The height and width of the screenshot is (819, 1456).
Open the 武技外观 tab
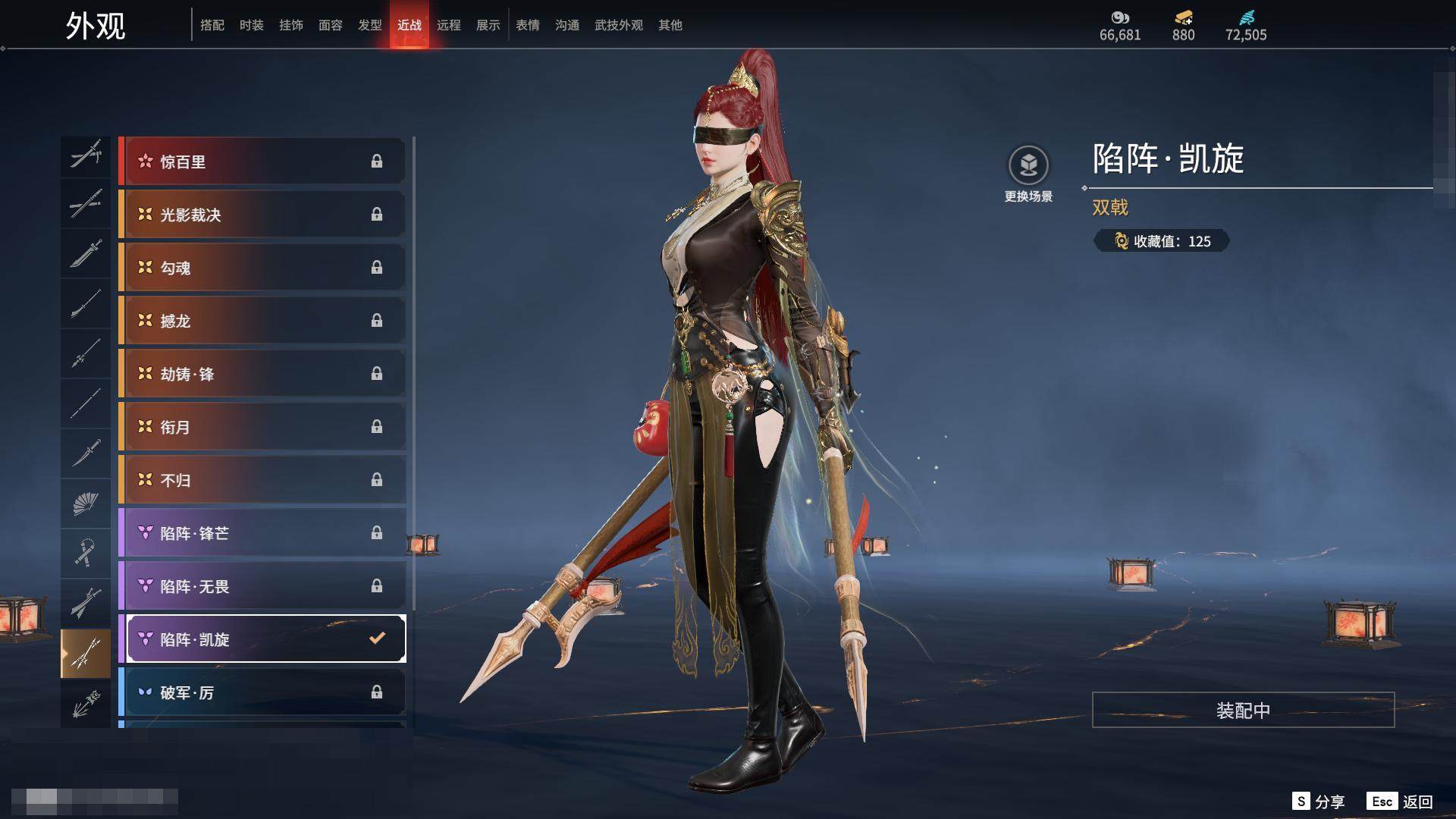coord(618,25)
